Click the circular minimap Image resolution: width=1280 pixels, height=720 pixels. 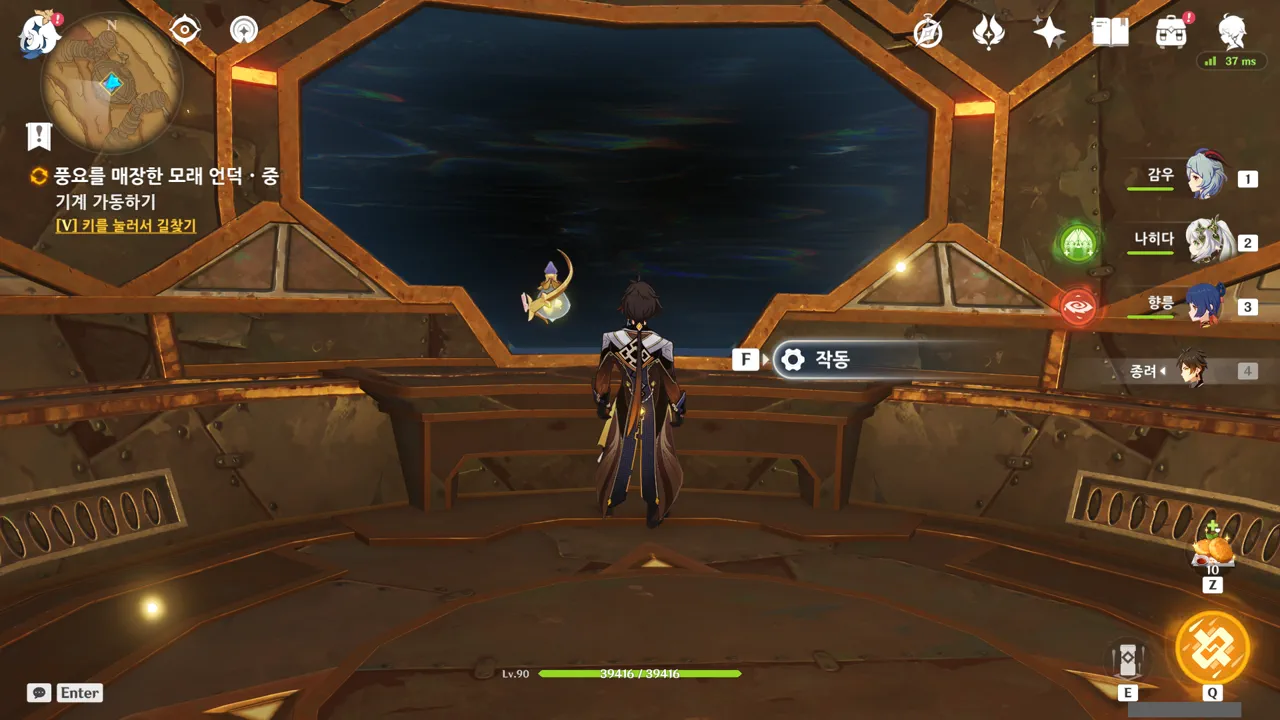click(112, 83)
